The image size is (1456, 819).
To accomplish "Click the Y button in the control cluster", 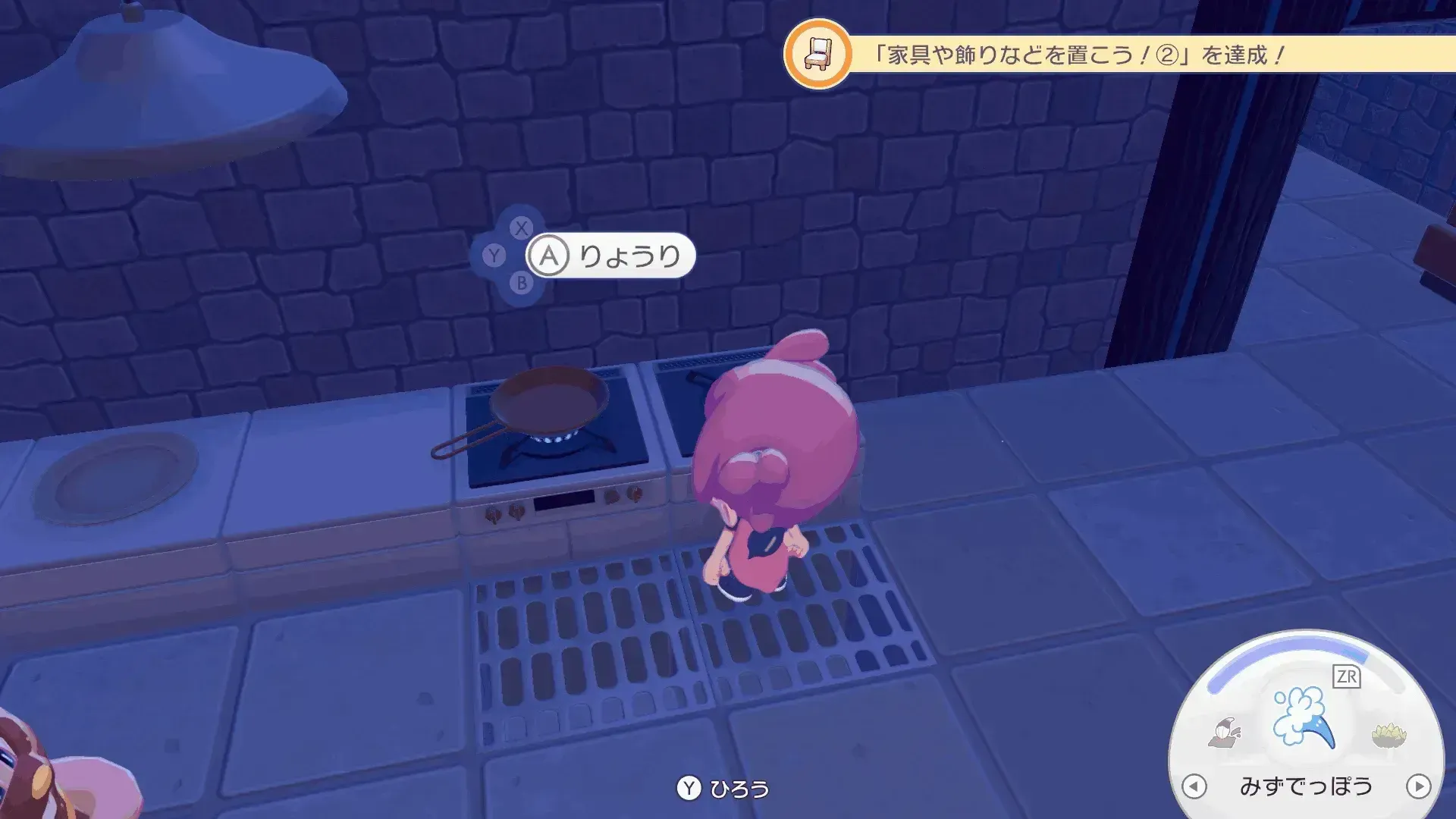I will coord(493,256).
